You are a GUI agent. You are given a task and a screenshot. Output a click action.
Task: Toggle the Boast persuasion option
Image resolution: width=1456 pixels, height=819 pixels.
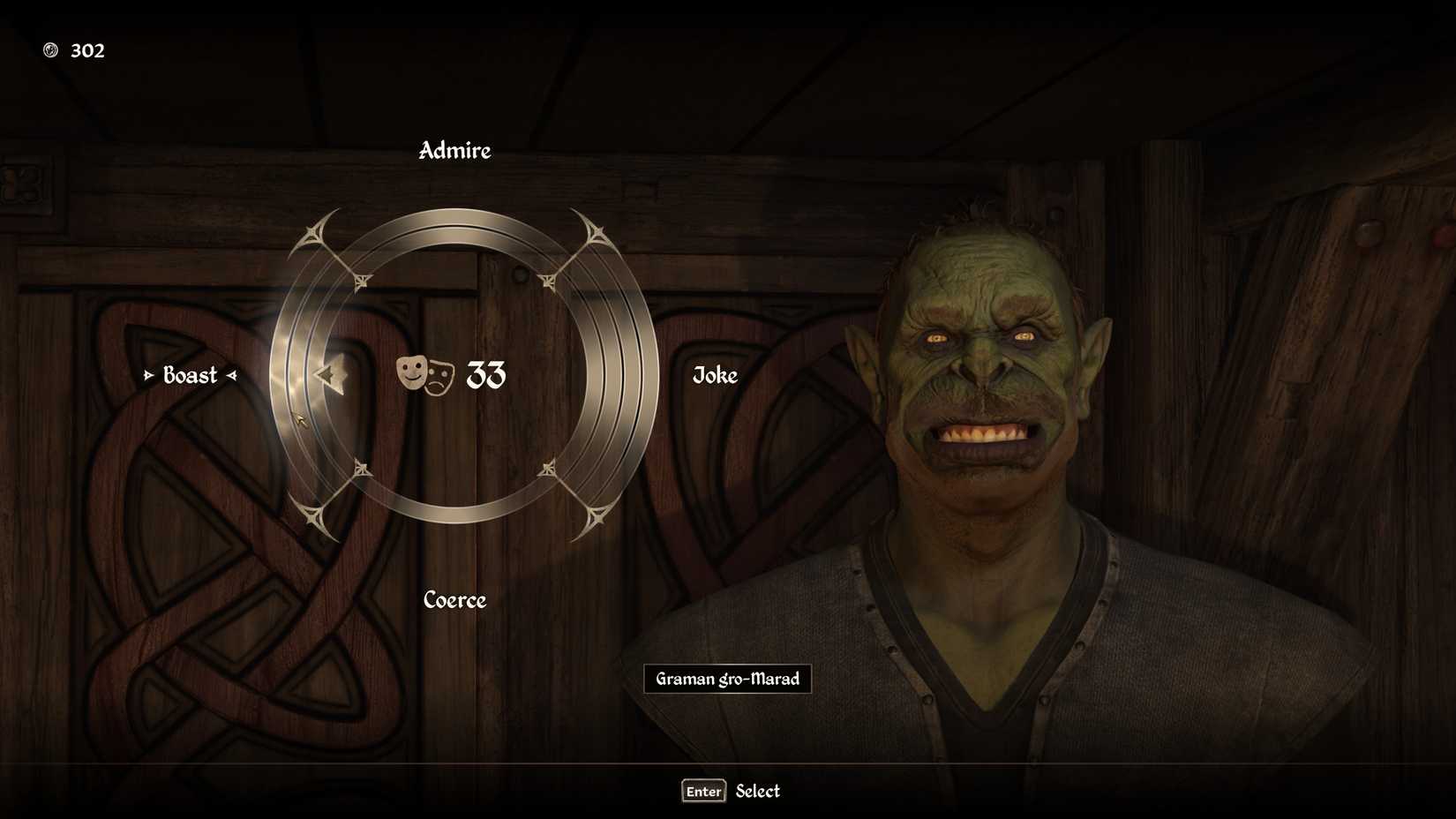point(189,376)
